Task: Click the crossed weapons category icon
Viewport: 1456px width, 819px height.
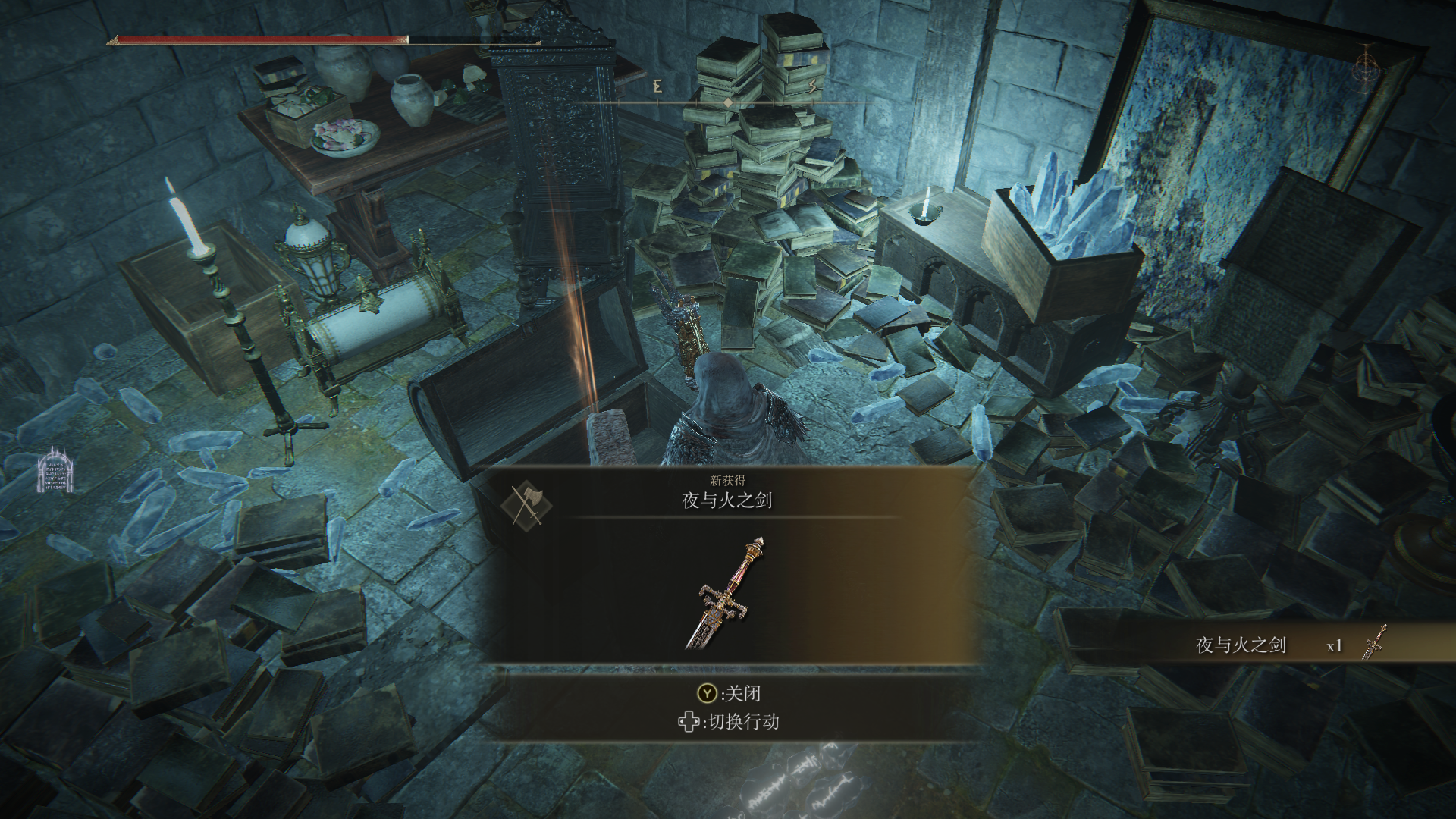Action: 526,504
